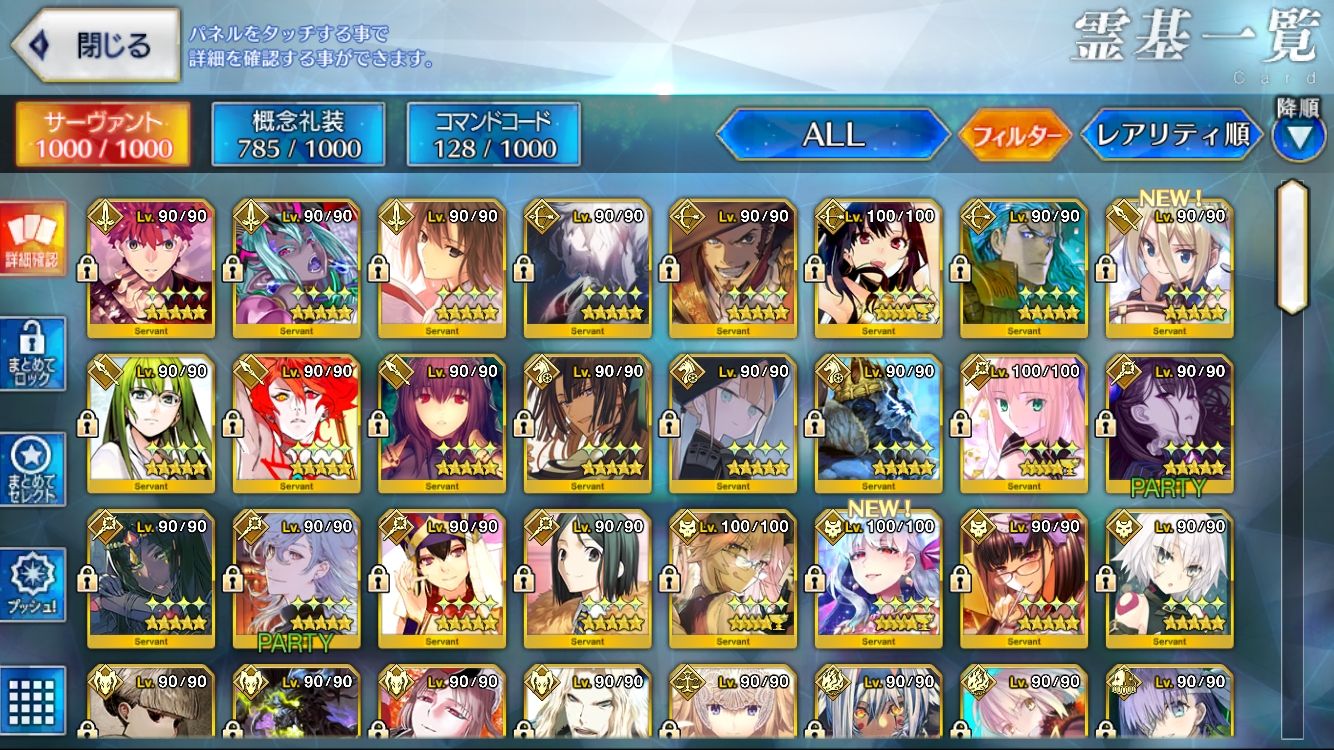Image resolution: width=1334 pixels, height=750 pixels.
Task: Change sorting via レアリティ順 button
Action: tap(1172, 135)
